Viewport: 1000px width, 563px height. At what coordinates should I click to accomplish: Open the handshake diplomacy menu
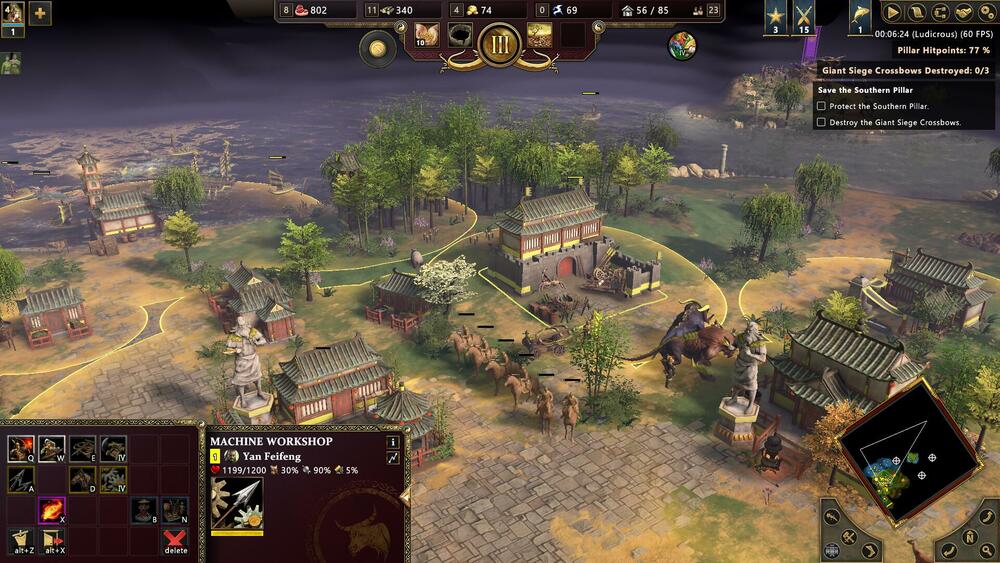pyautogui.click(x=963, y=13)
